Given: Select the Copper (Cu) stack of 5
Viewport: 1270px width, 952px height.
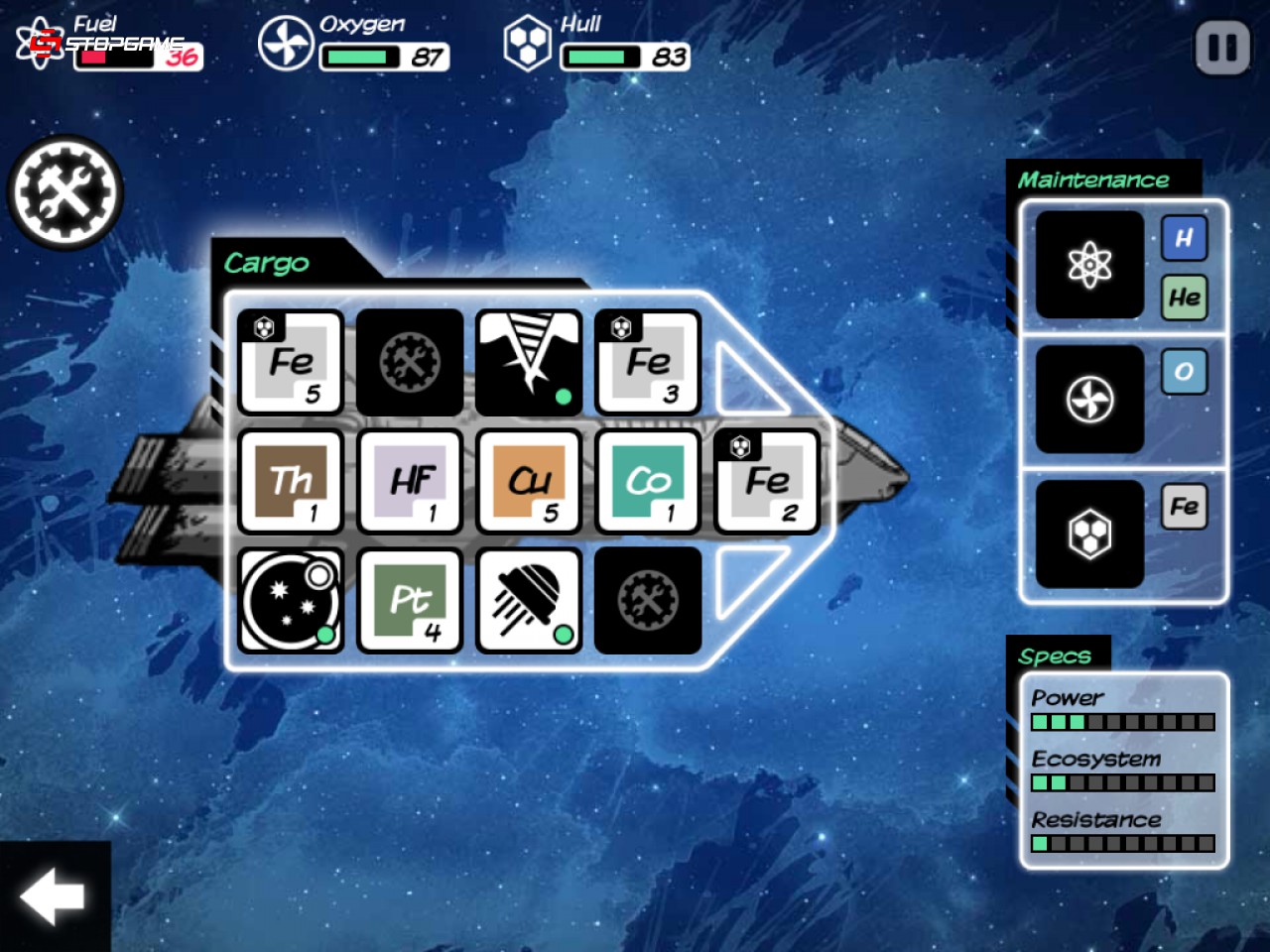Looking at the screenshot, I should [529, 483].
